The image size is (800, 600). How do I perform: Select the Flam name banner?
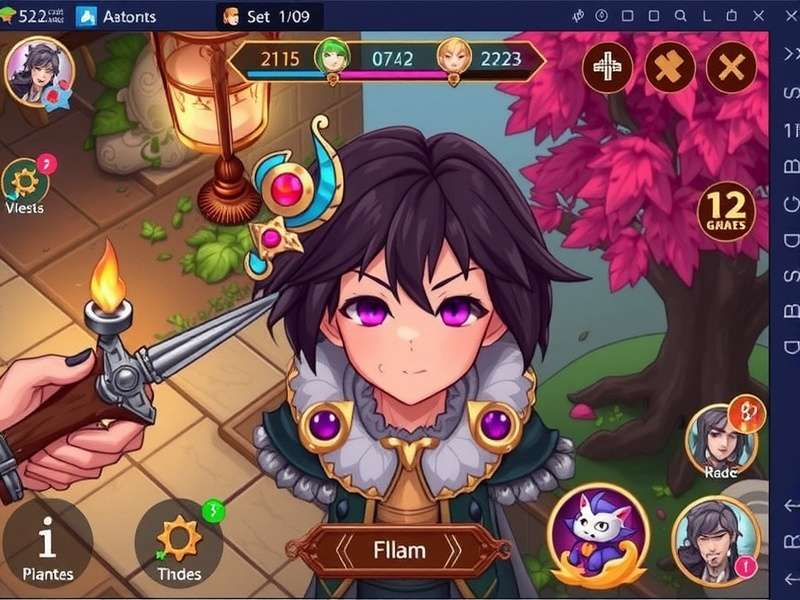399,550
